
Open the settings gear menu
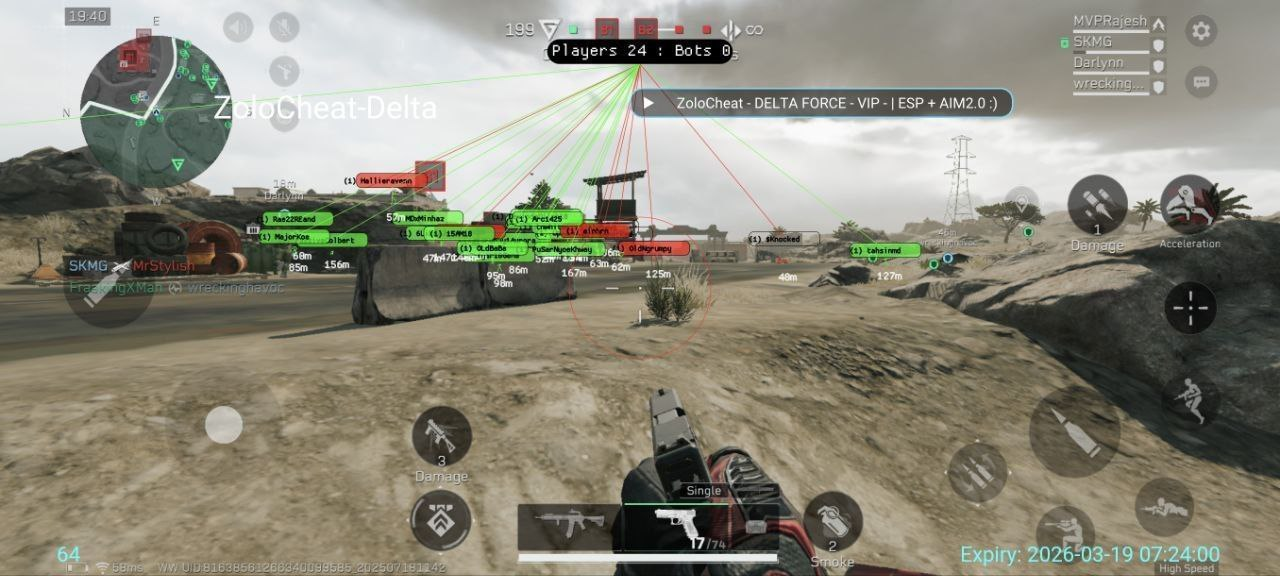click(1201, 31)
